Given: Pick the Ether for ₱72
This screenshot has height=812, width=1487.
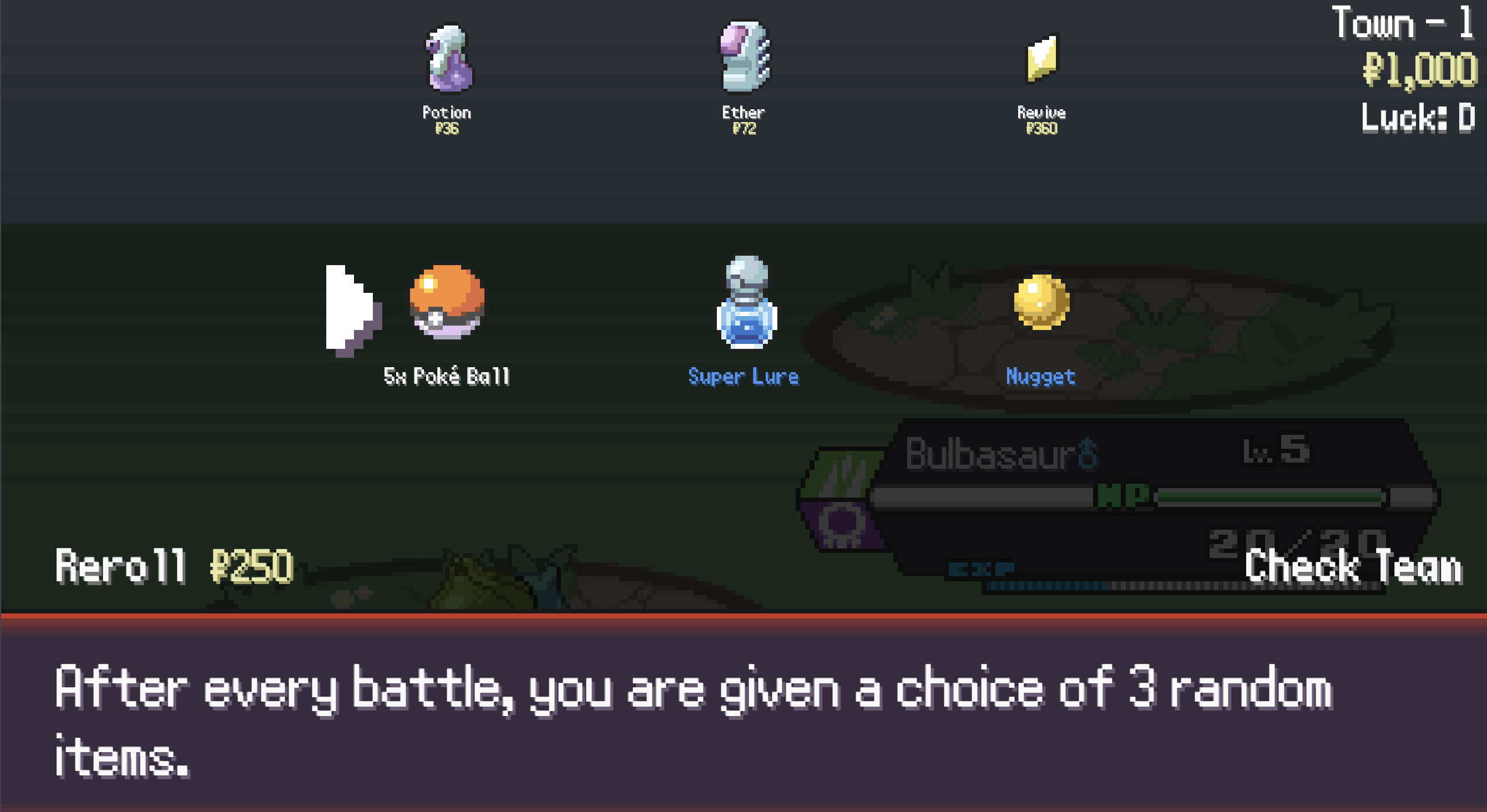Looking at the screenshot, I should (x=745, y=63).
